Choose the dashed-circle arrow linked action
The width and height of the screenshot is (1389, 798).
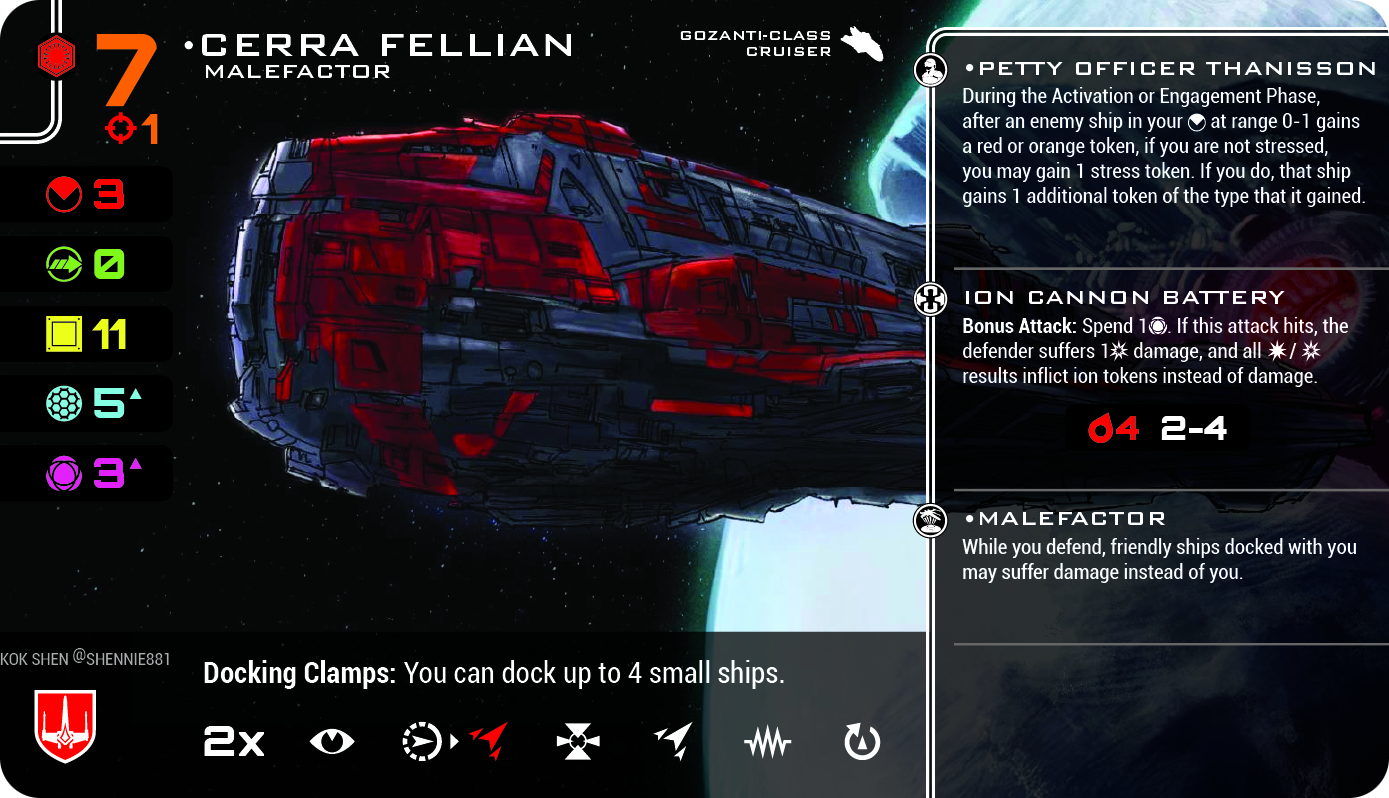pos(422,742)
